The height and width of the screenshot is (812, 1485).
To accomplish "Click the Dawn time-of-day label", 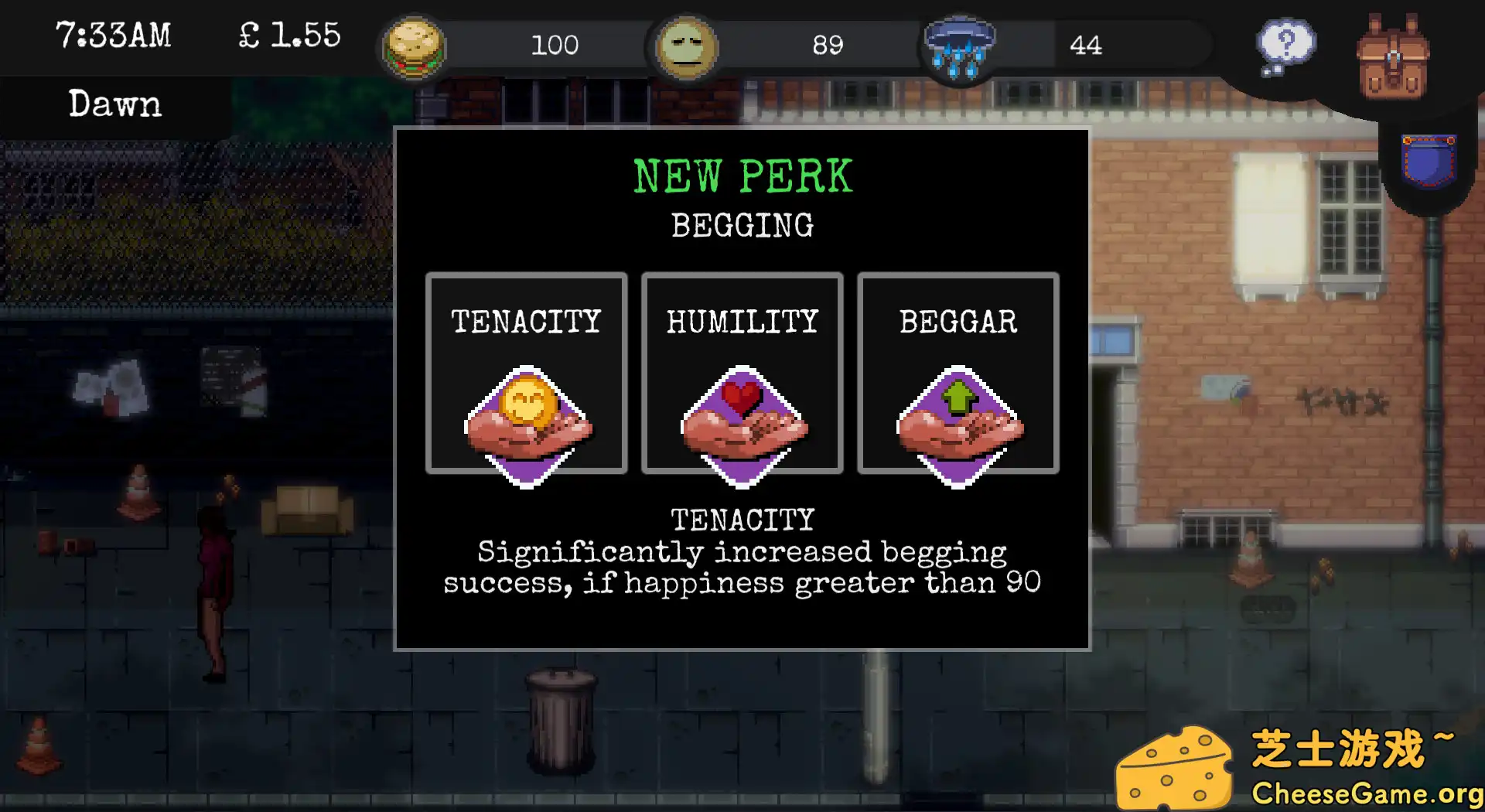I will pos(114,104).
